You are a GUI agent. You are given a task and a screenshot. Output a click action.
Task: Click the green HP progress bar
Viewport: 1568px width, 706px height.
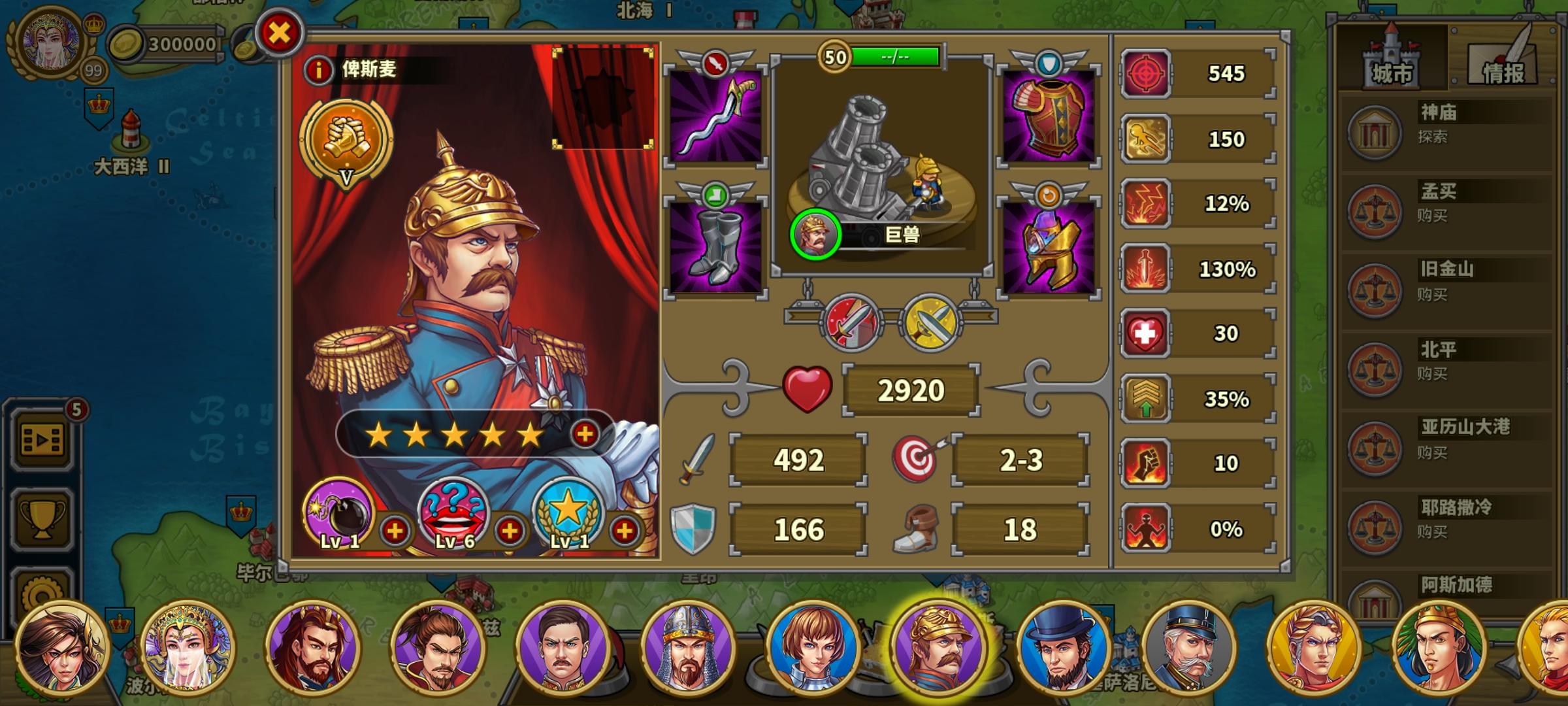(892, 56)
